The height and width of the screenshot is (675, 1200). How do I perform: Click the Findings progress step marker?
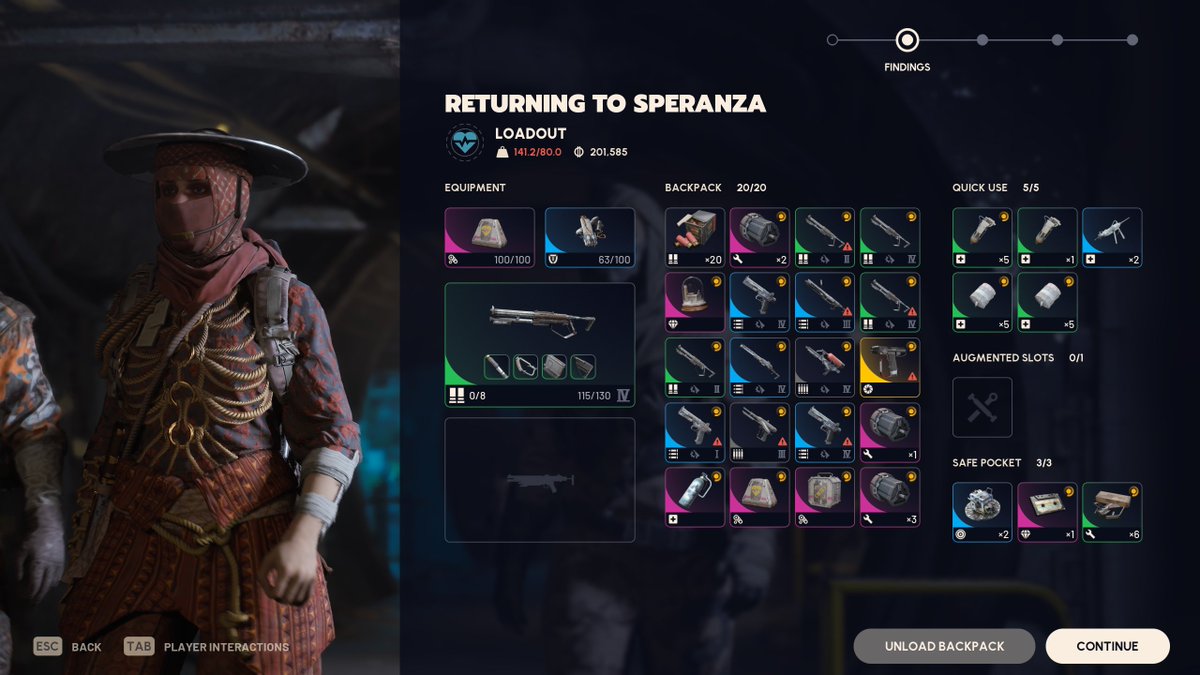click(x=907, y=41)
